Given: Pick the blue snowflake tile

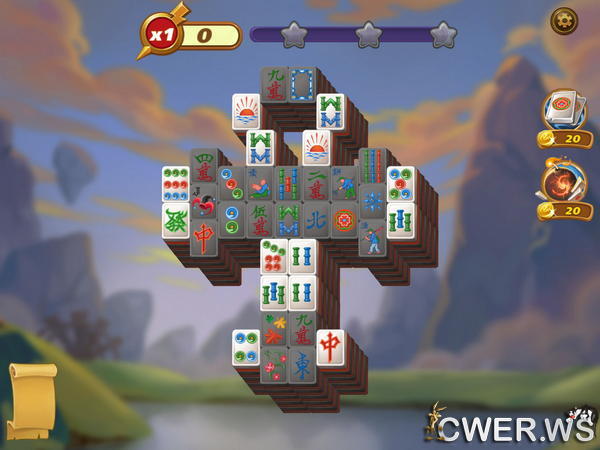Looking at the screenshot, I should (x=373, y=201).
